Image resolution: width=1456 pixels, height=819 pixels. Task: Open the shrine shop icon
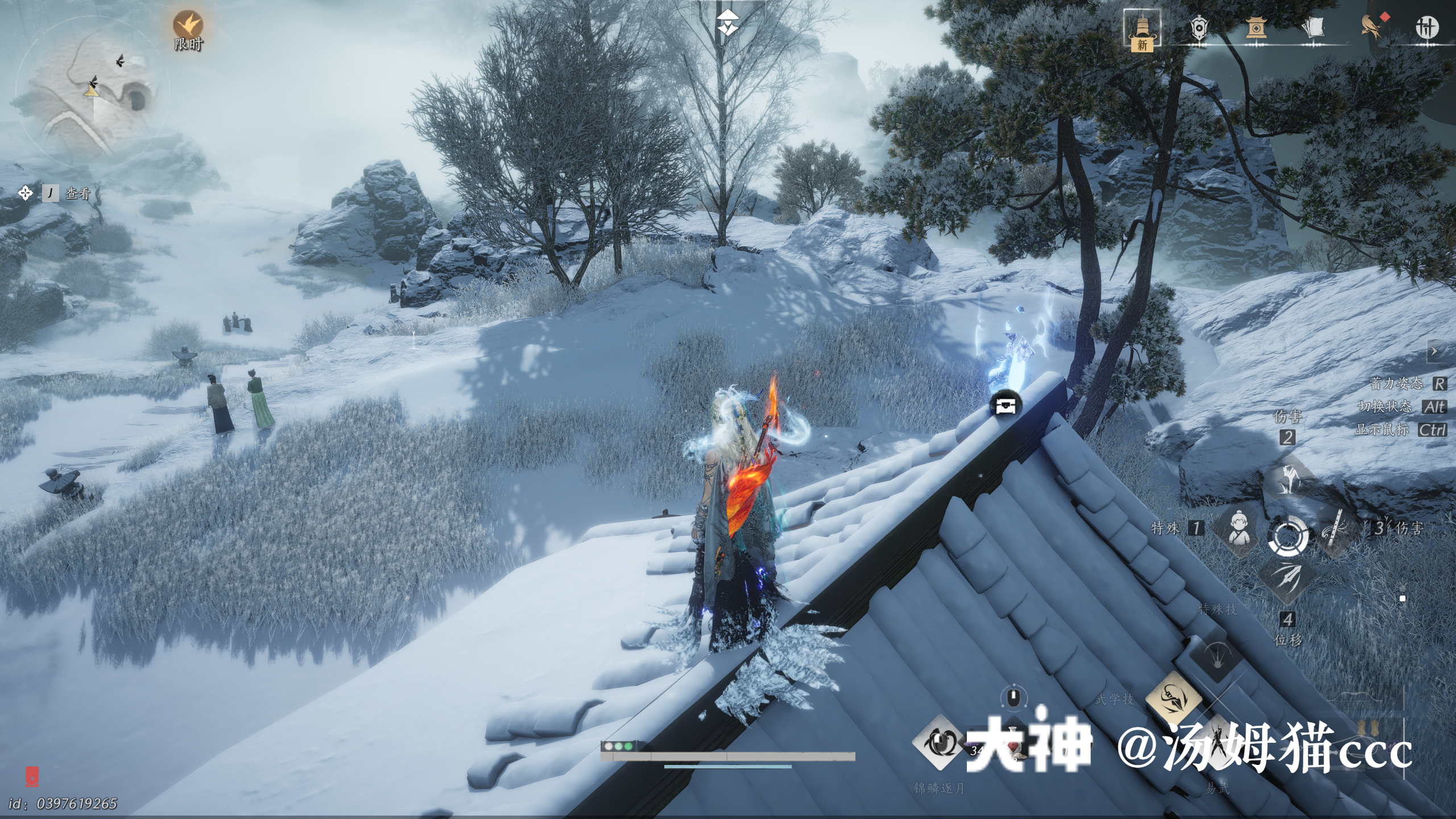coord(1256,27)
